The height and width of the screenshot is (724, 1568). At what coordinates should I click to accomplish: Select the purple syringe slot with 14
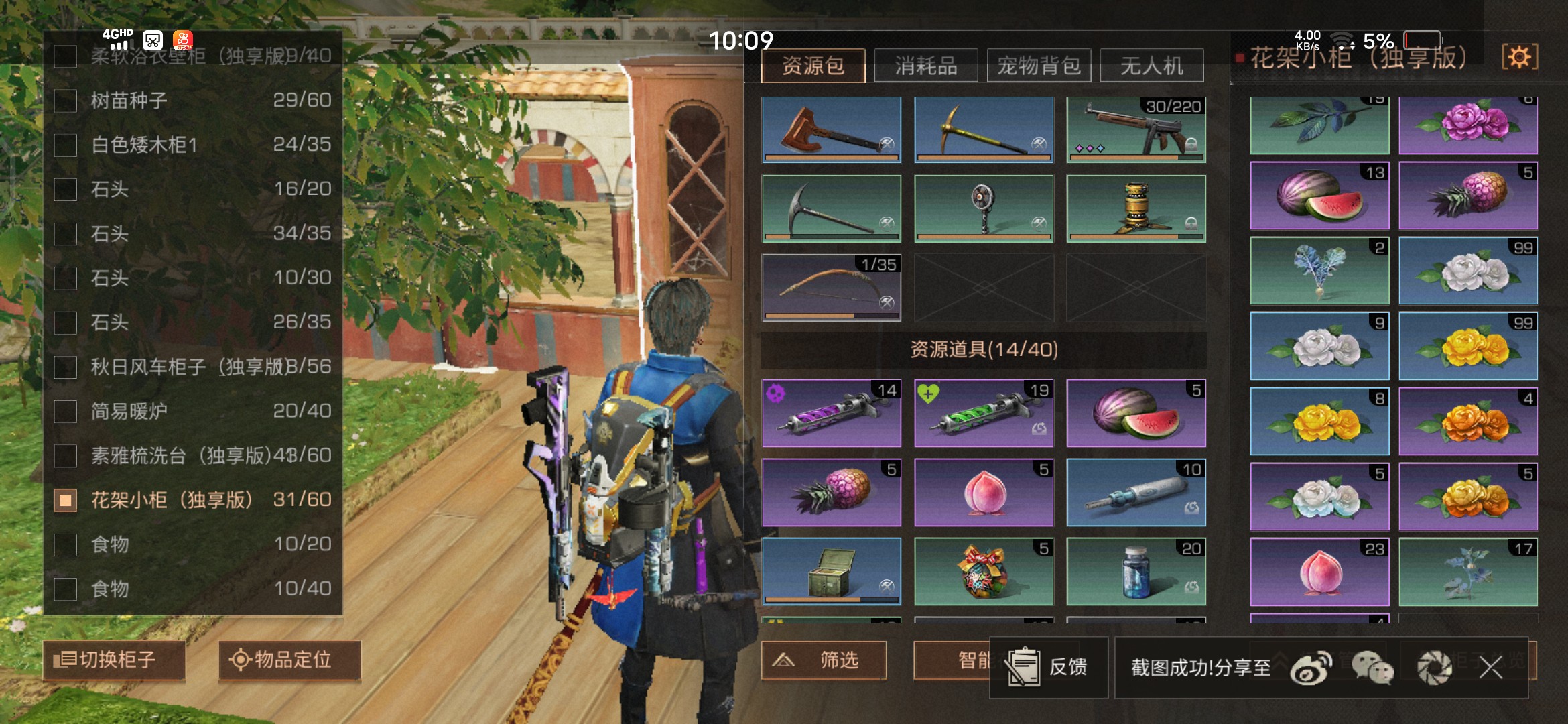pyautogui.click(x=831, y=413)
